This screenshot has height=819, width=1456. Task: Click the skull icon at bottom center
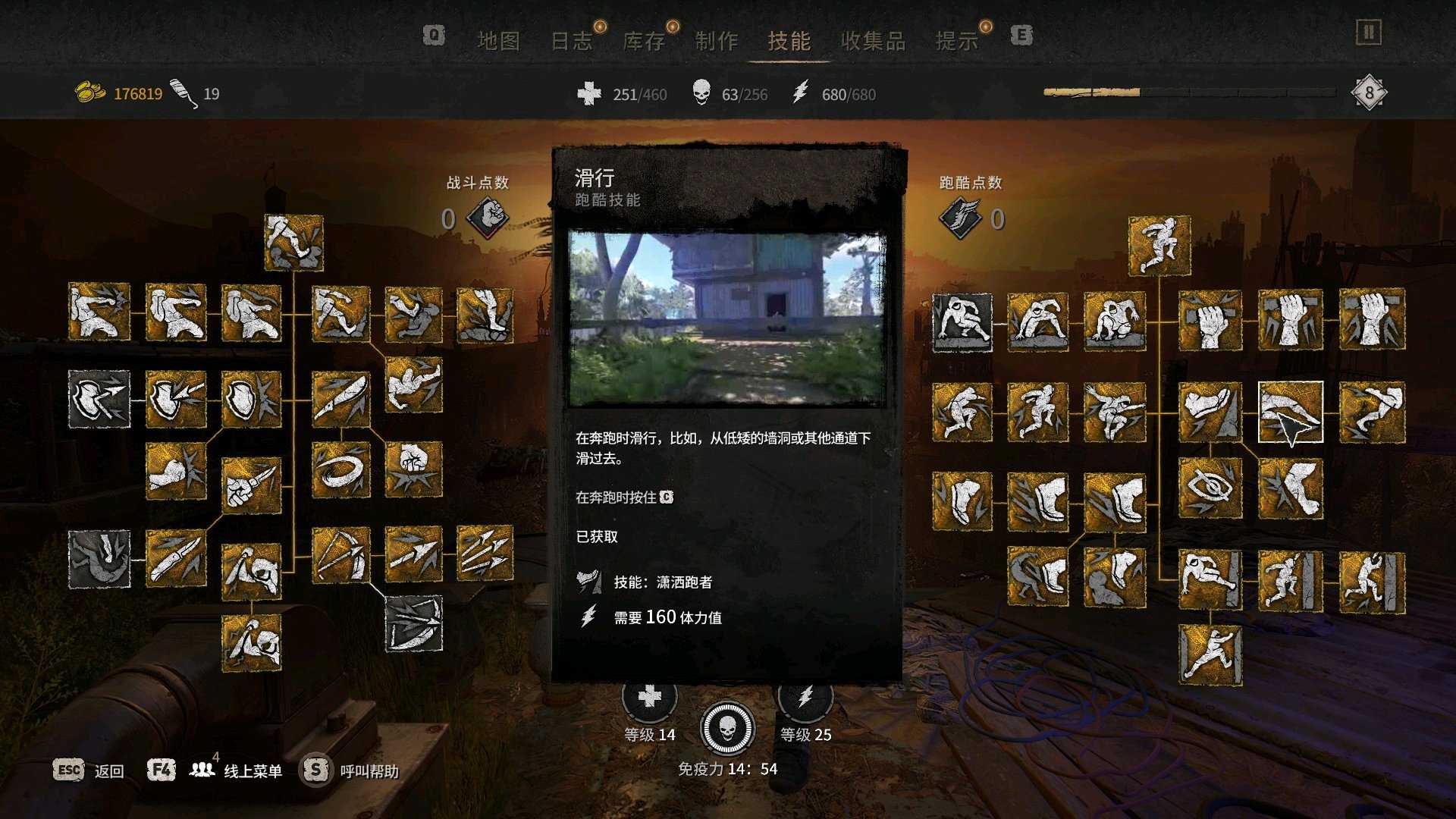pos(728,729)
